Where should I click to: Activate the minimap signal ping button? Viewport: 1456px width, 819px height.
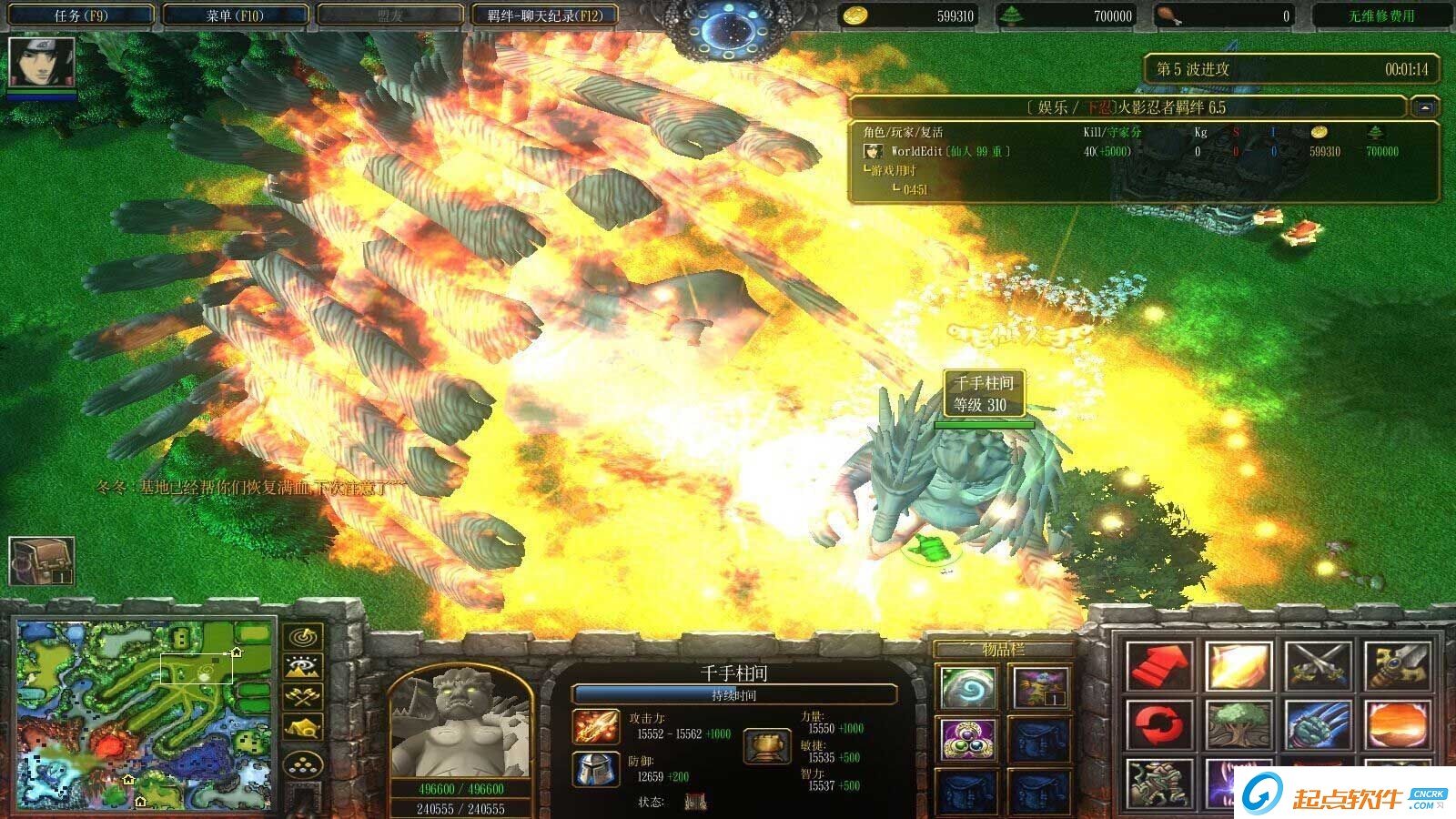[303, 635]
